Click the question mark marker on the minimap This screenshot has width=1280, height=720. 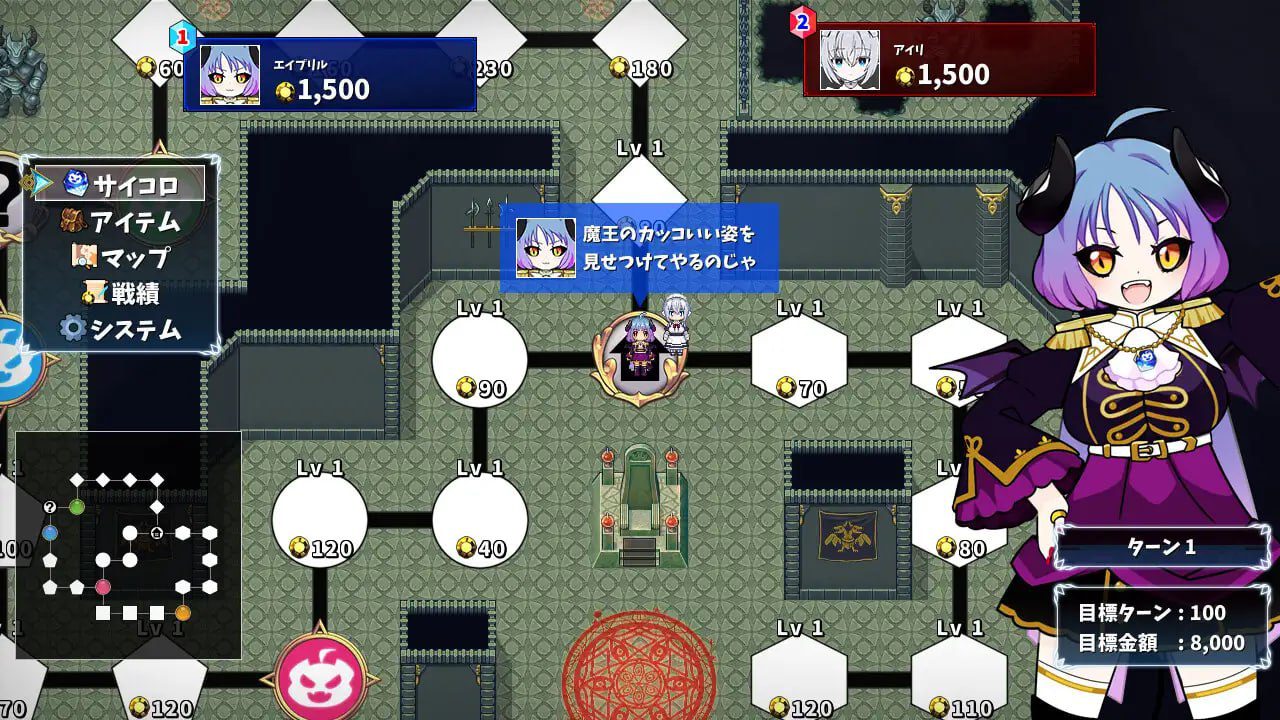50,507
